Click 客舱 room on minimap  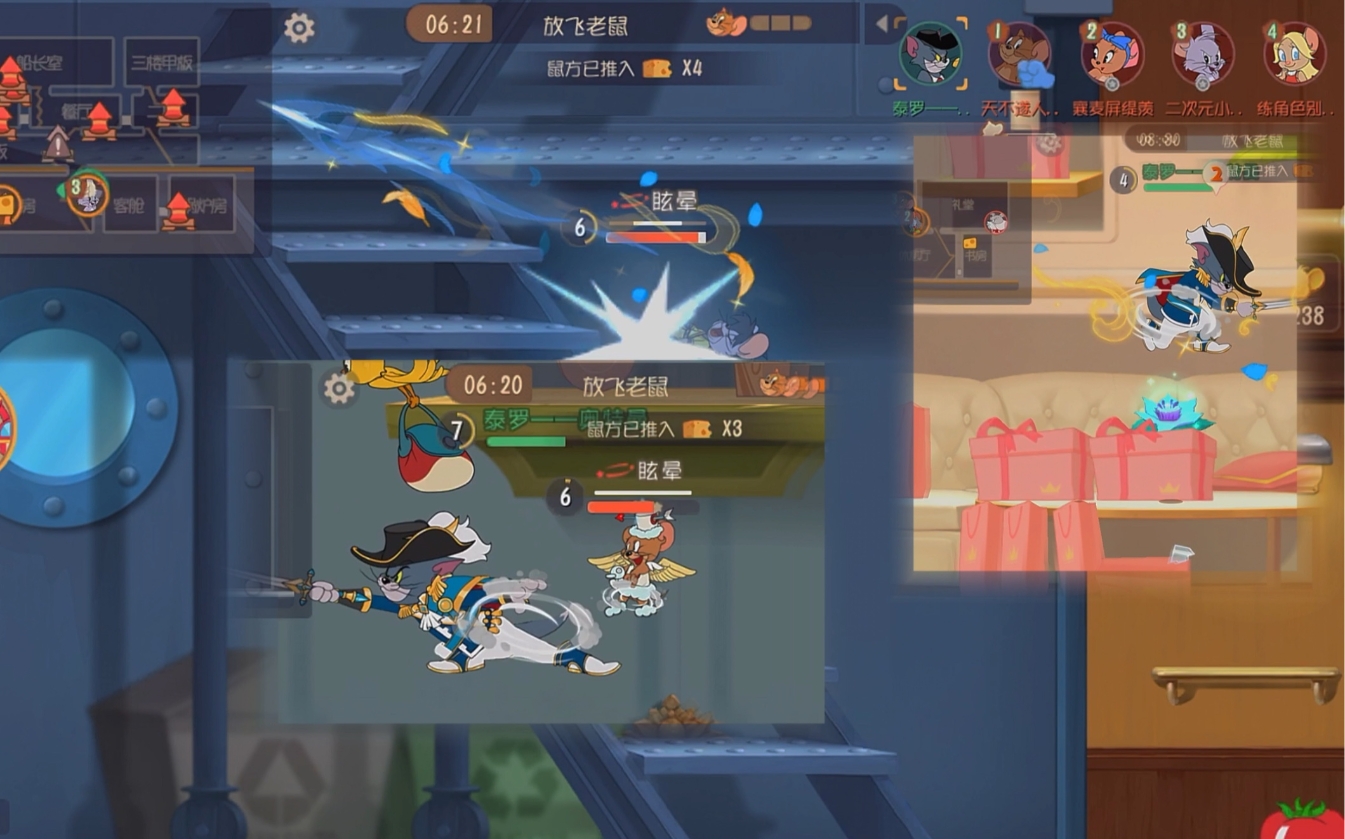(x=129, y=206)
